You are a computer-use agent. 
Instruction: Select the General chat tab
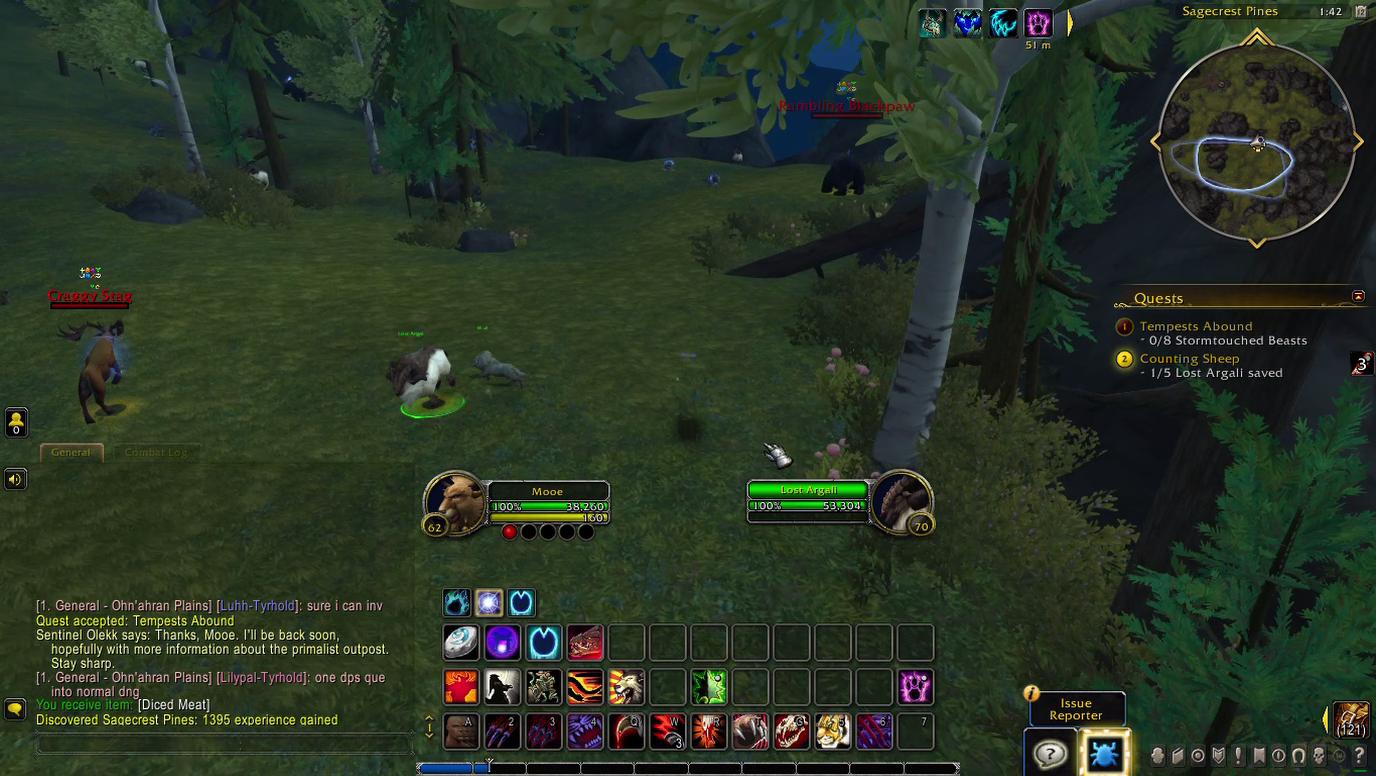[x=71, y=452]
